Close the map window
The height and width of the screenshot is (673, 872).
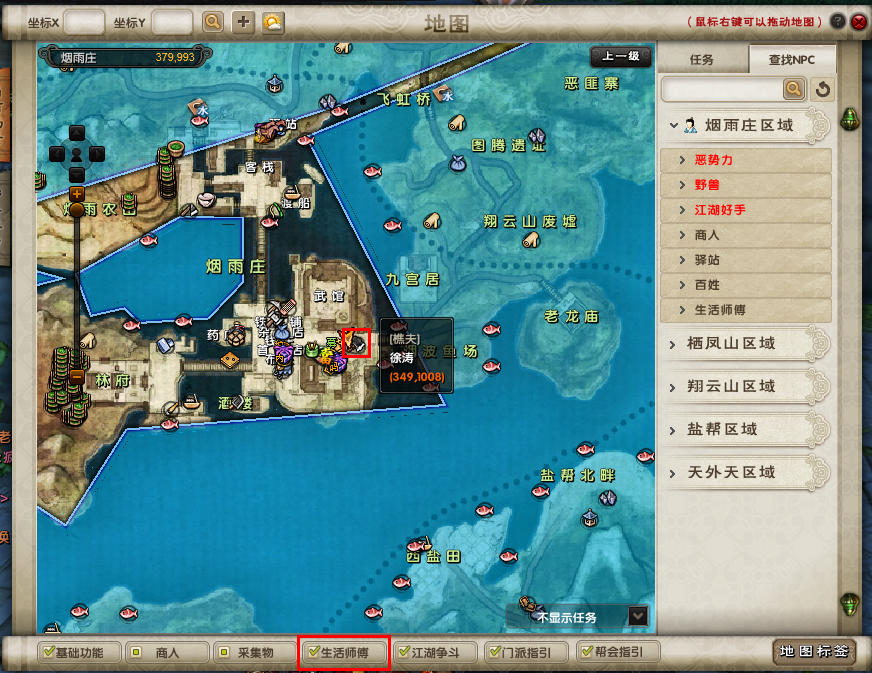pos(858,21)
